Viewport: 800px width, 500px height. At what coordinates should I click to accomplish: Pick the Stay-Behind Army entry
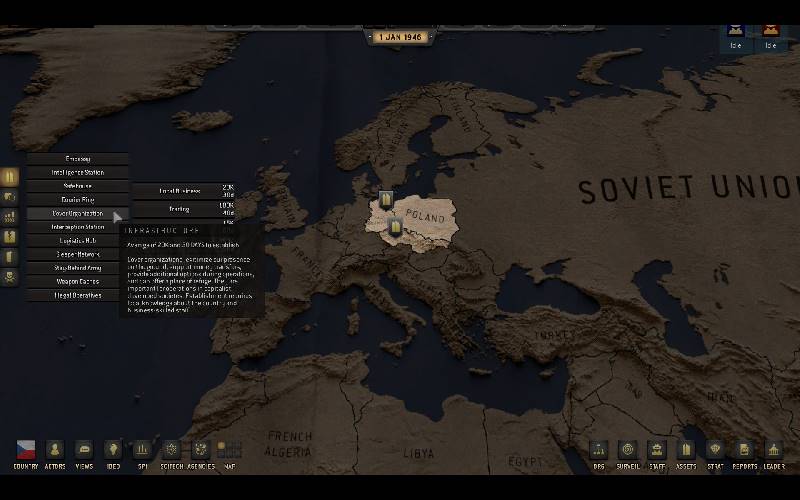[x=78, y=268]
